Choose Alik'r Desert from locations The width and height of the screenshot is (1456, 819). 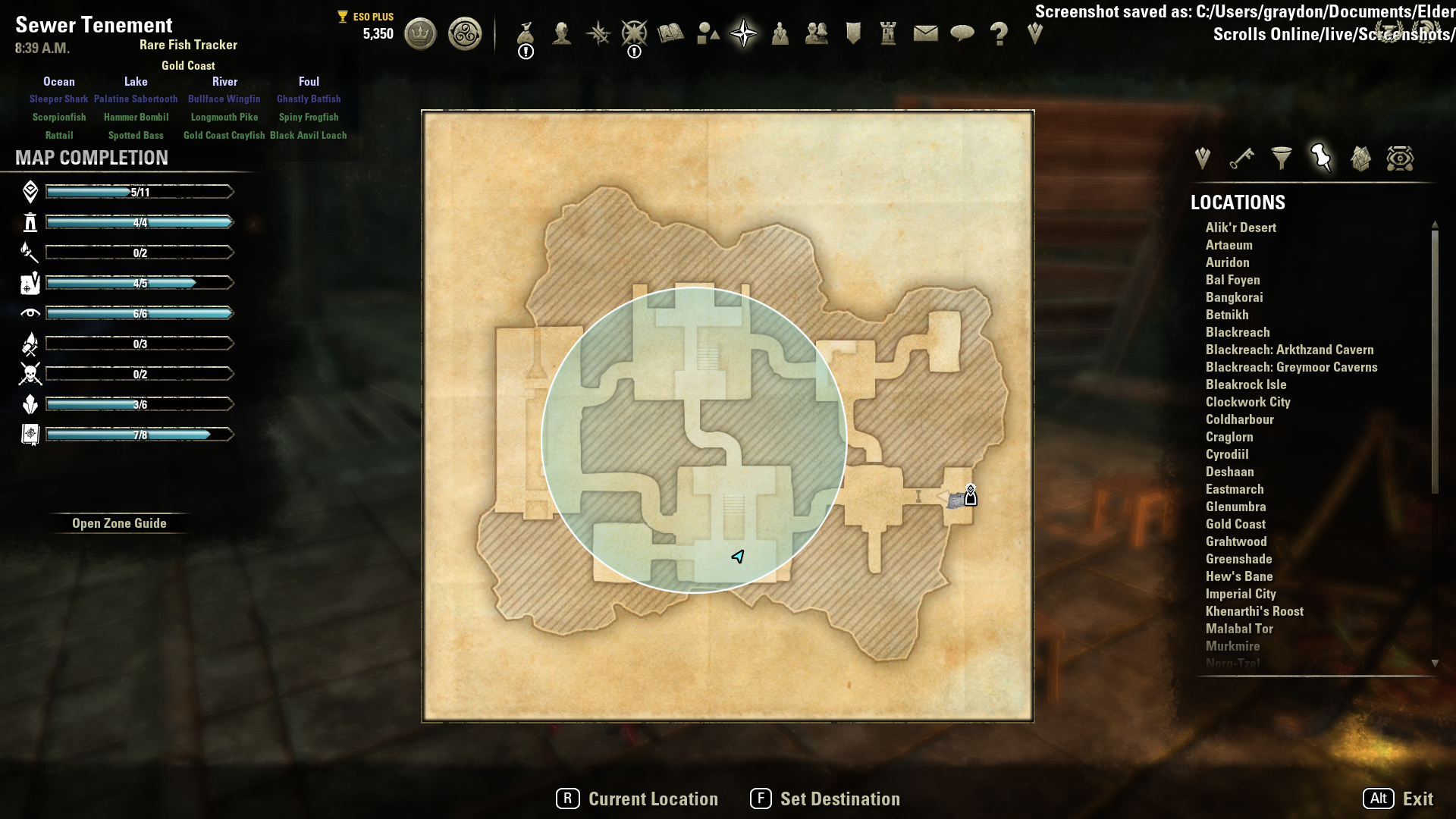pos(1241,227)
